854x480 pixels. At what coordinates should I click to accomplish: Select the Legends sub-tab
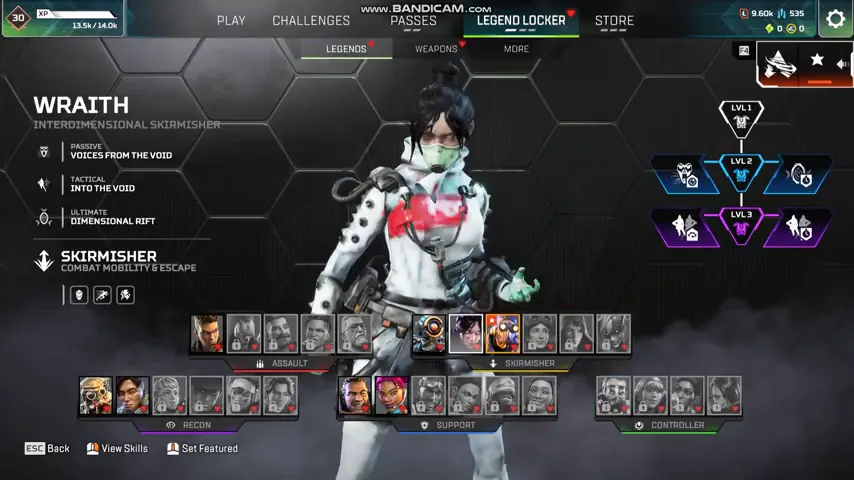(x=346, y=48)
